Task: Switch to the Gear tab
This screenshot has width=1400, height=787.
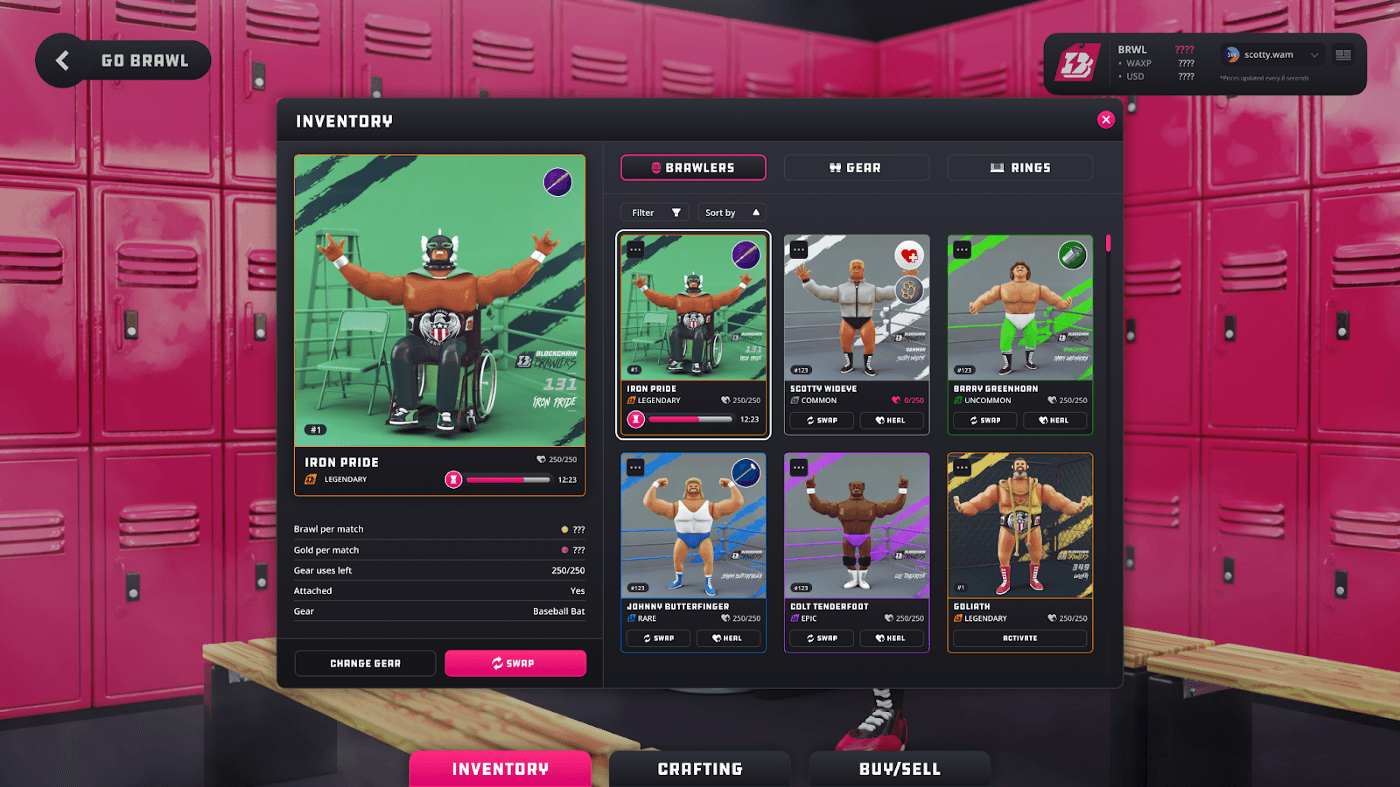Action: (856, 167)
